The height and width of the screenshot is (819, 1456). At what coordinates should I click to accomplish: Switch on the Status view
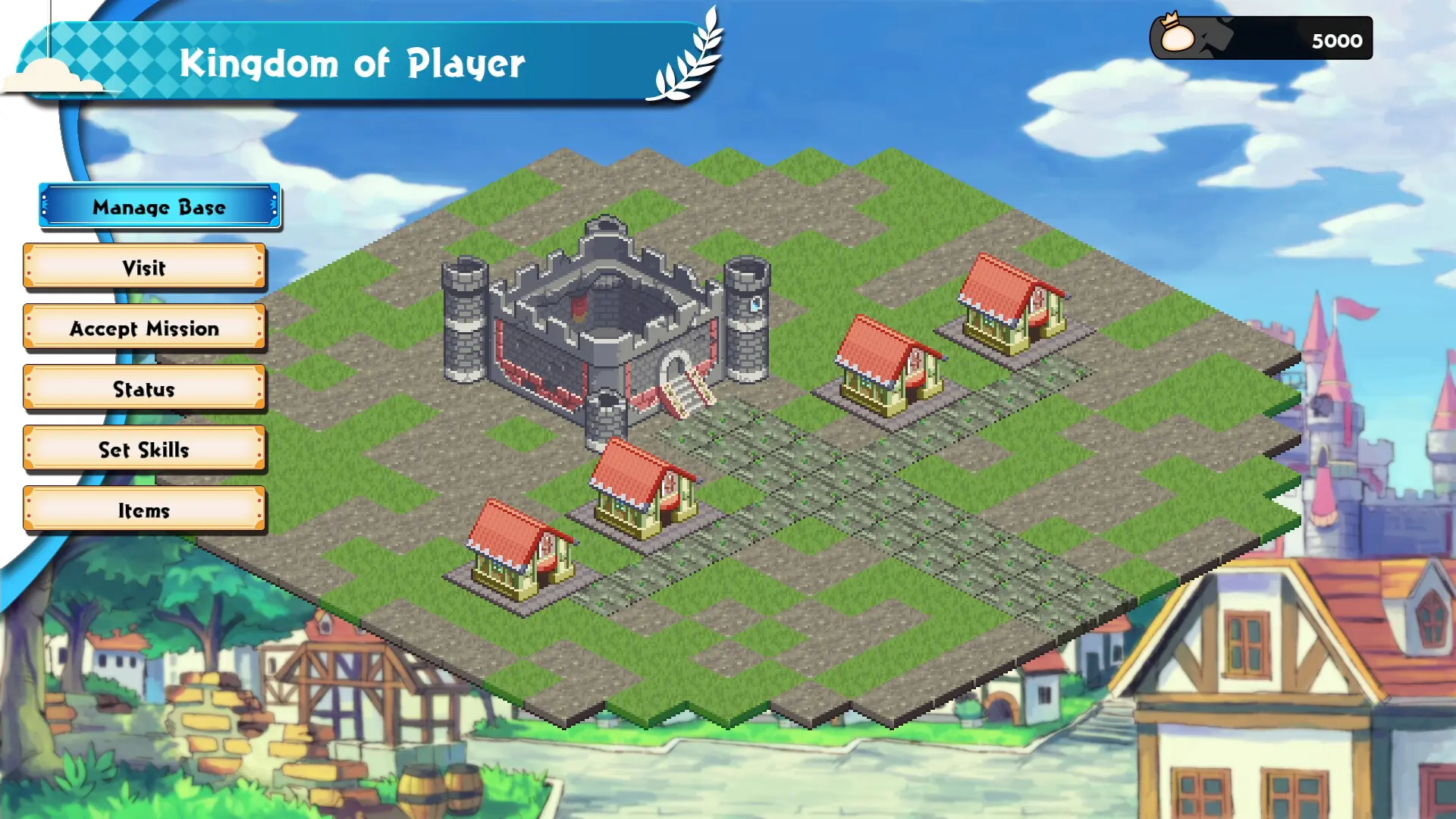coord(144,389)
